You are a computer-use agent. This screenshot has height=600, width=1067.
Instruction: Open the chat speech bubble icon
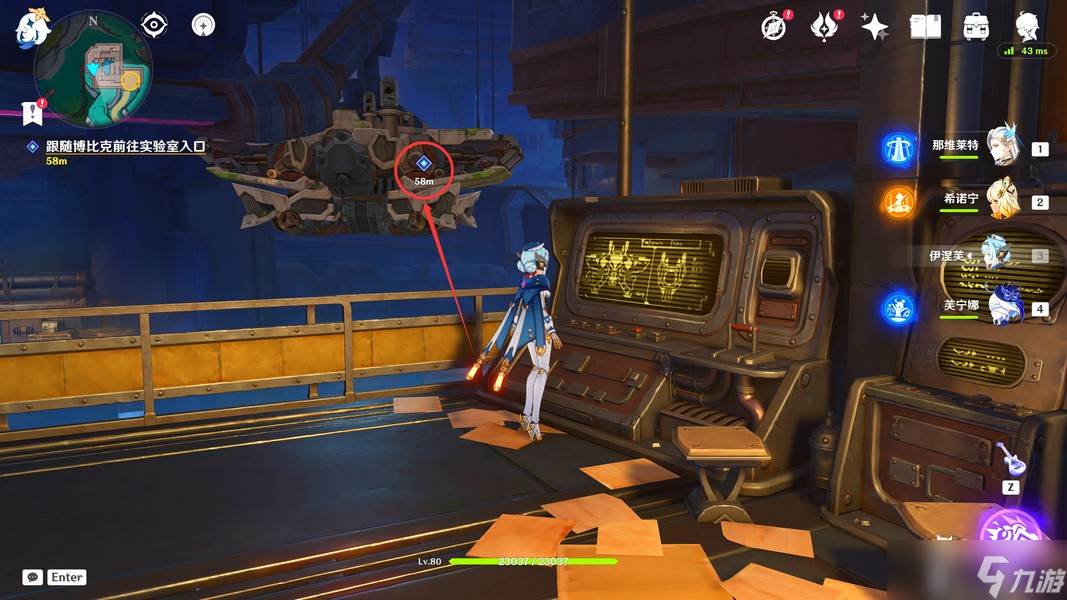(33, 577)
